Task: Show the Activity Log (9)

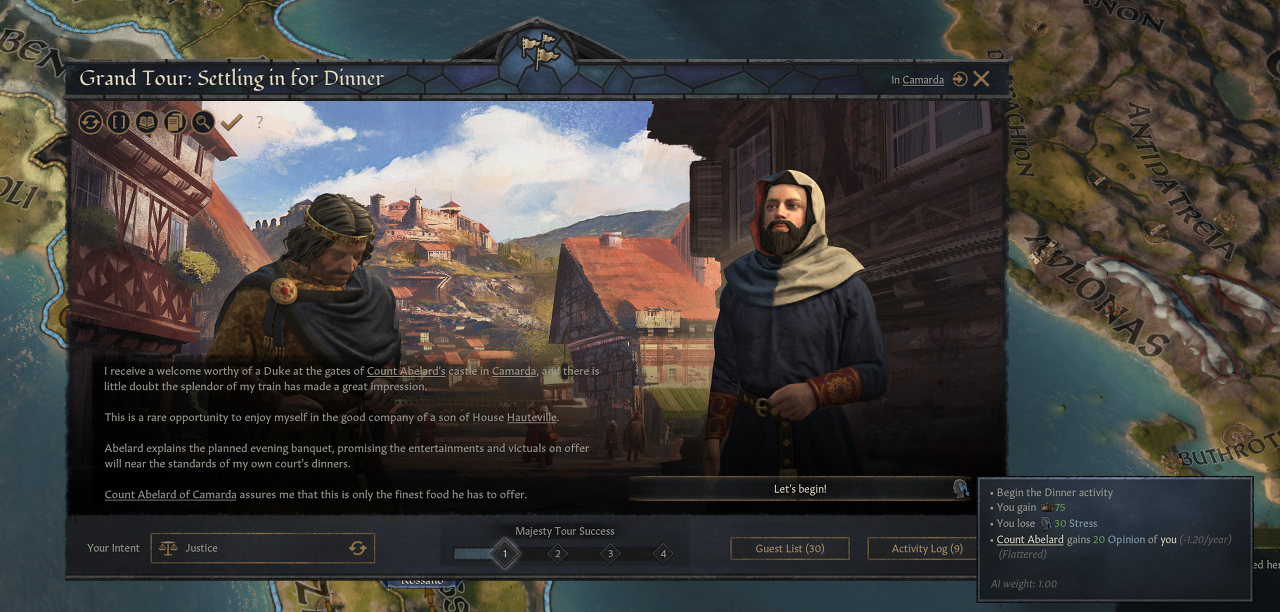Action: click(x=926, y=548)
